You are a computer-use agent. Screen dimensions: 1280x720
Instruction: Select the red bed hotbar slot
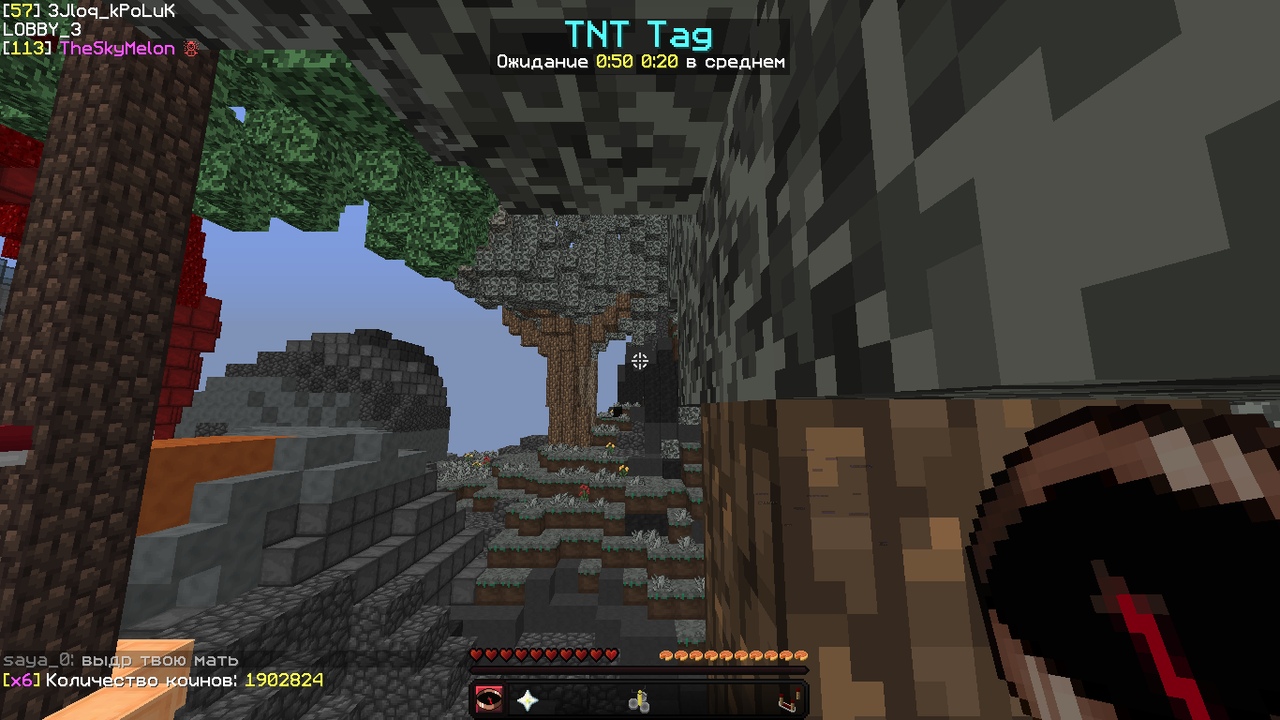[x=789, y=700]
